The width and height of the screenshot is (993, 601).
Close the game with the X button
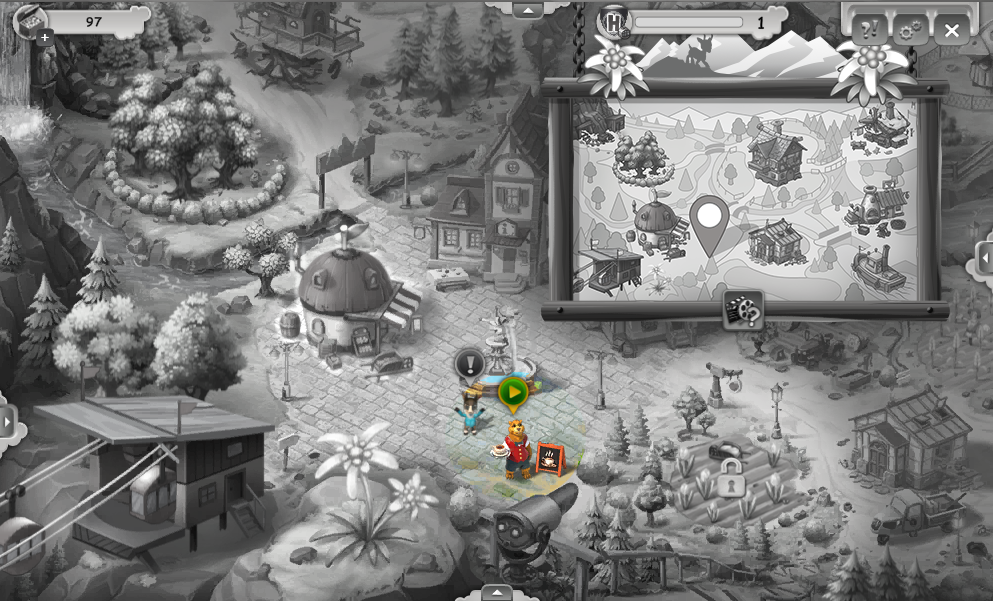point(951,30)
